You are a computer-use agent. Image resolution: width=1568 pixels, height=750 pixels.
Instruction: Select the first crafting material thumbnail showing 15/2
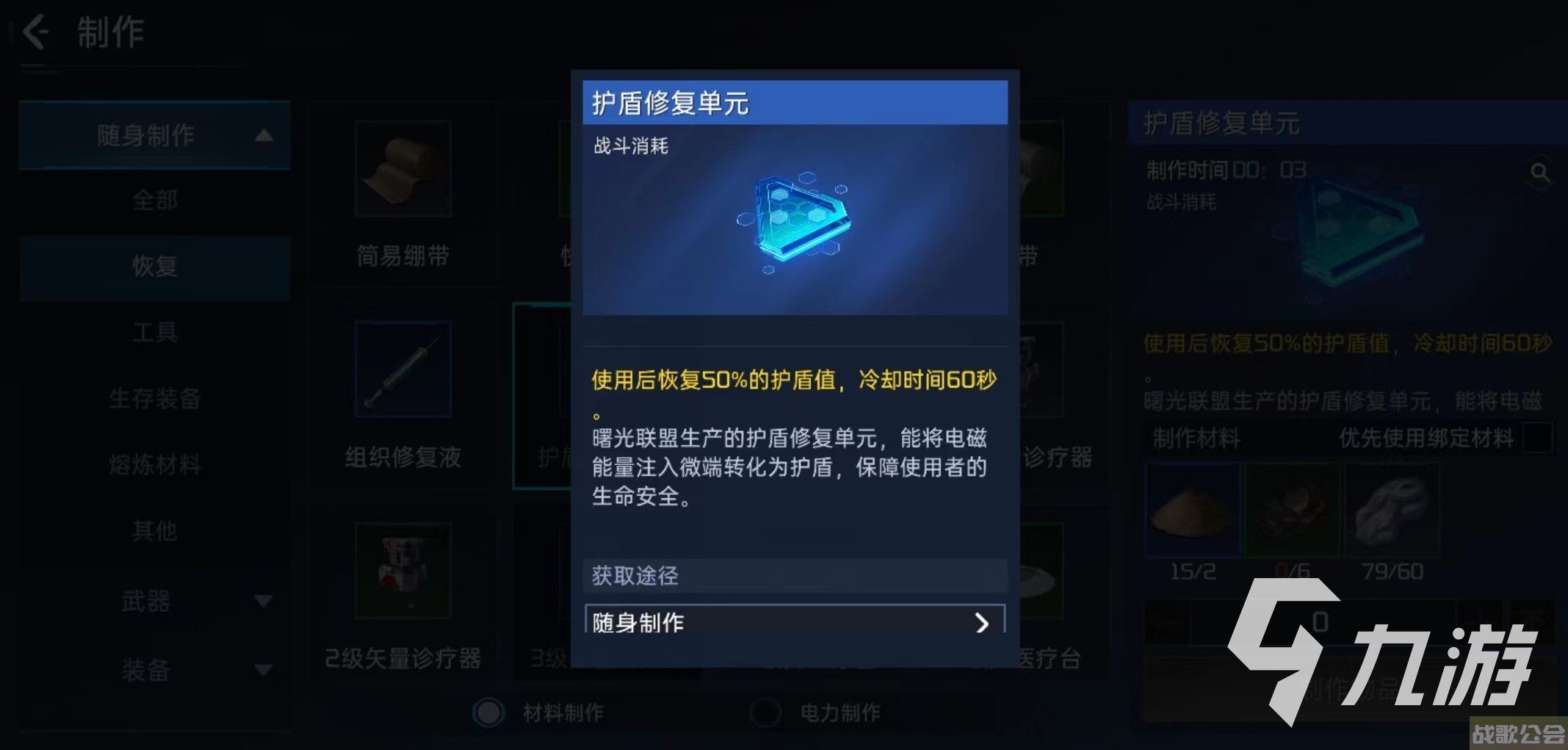(x=1193, y=511)
